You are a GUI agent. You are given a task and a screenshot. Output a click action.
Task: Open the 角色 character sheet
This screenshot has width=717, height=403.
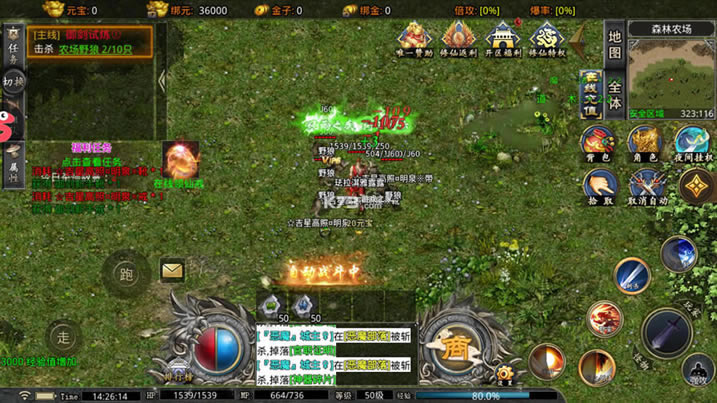[645, 141]
